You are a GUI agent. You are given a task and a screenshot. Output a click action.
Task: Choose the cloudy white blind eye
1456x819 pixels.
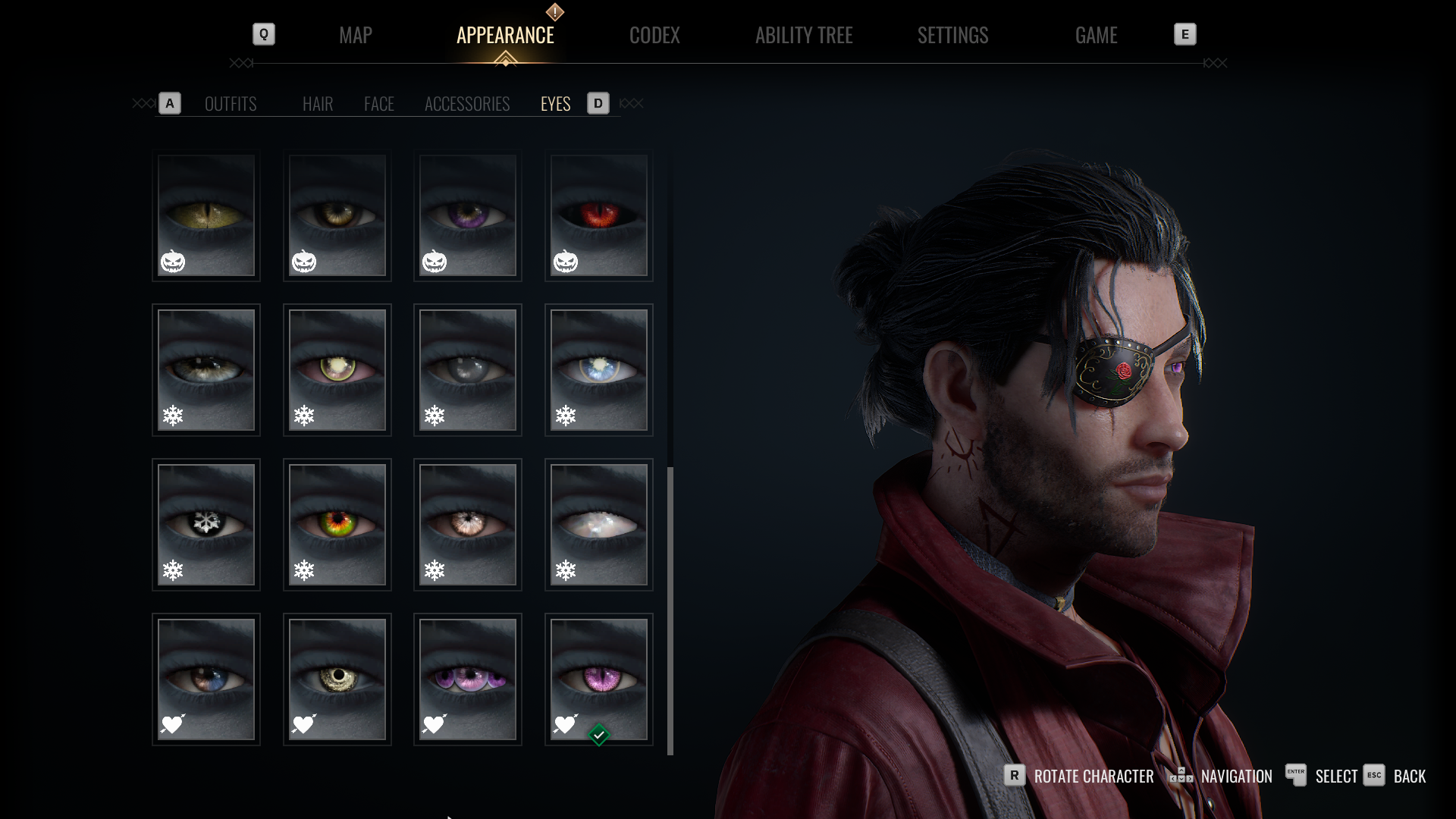click(599, 525)
